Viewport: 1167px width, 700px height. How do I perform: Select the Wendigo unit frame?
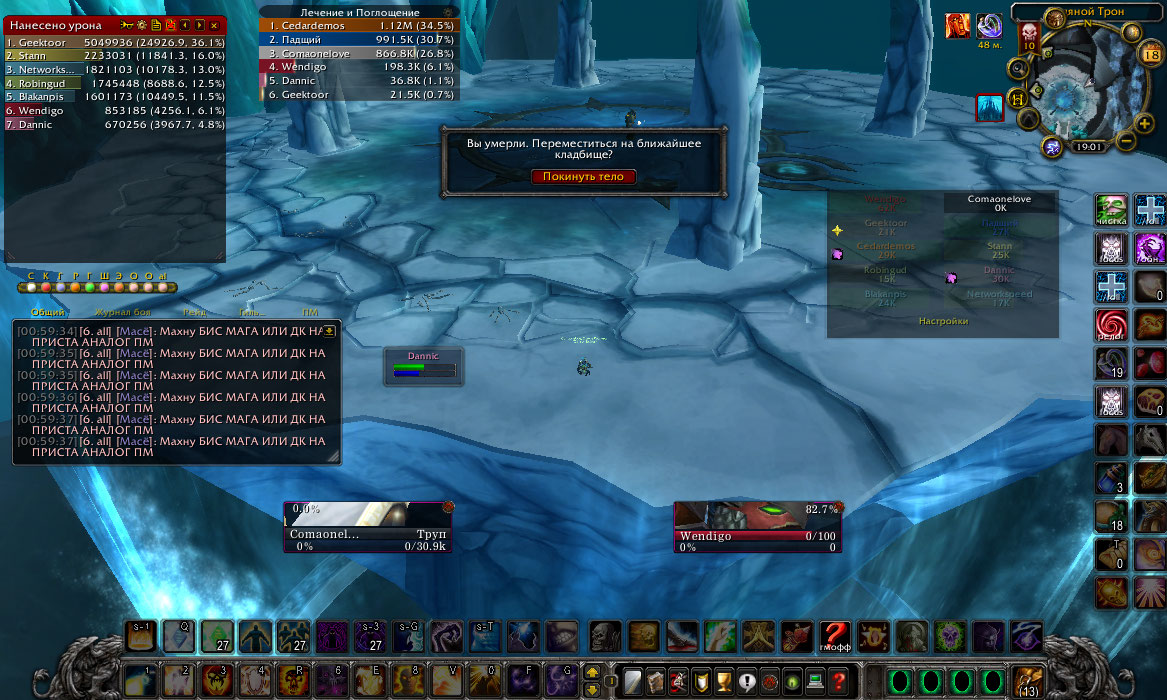(x=756, y=525)
